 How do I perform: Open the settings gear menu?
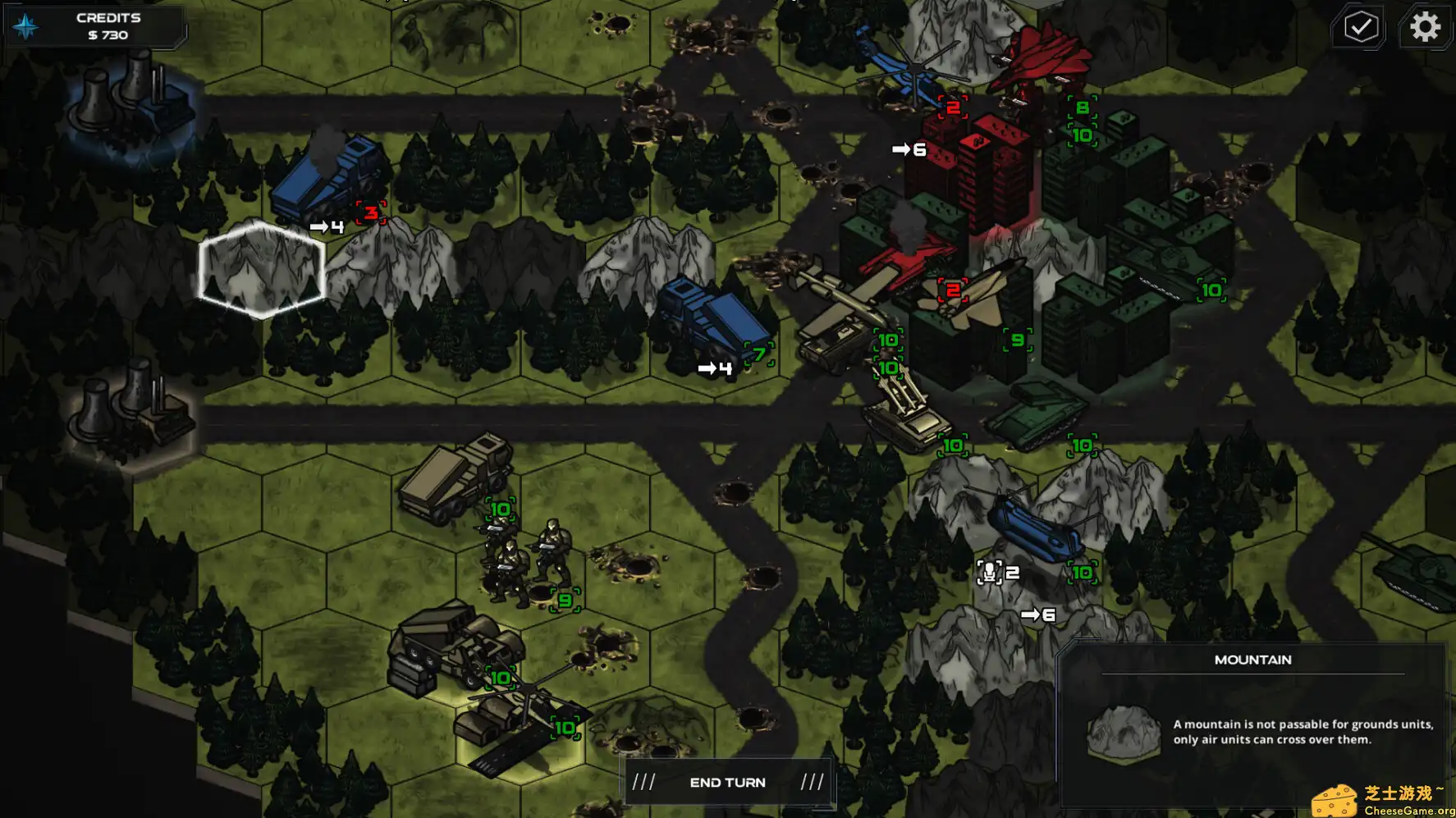[x=1426, y=26]
